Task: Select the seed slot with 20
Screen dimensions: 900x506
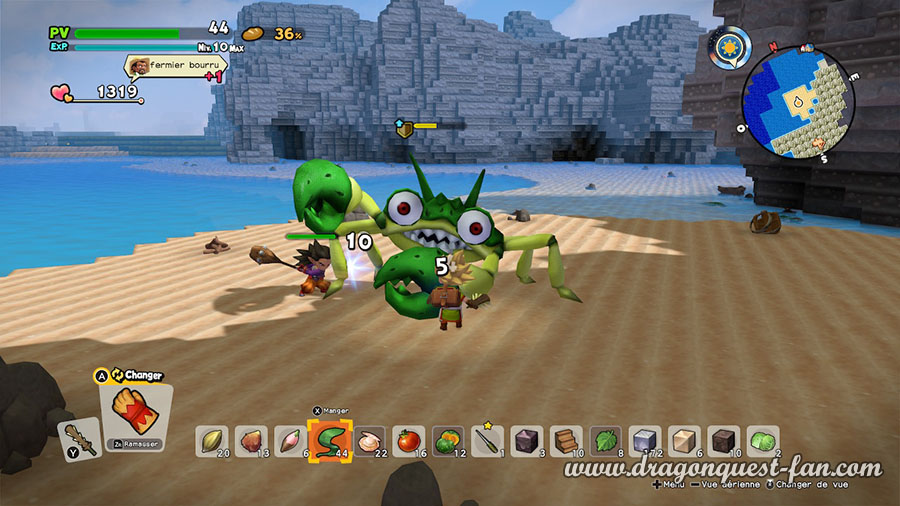Action: [212, 441]
